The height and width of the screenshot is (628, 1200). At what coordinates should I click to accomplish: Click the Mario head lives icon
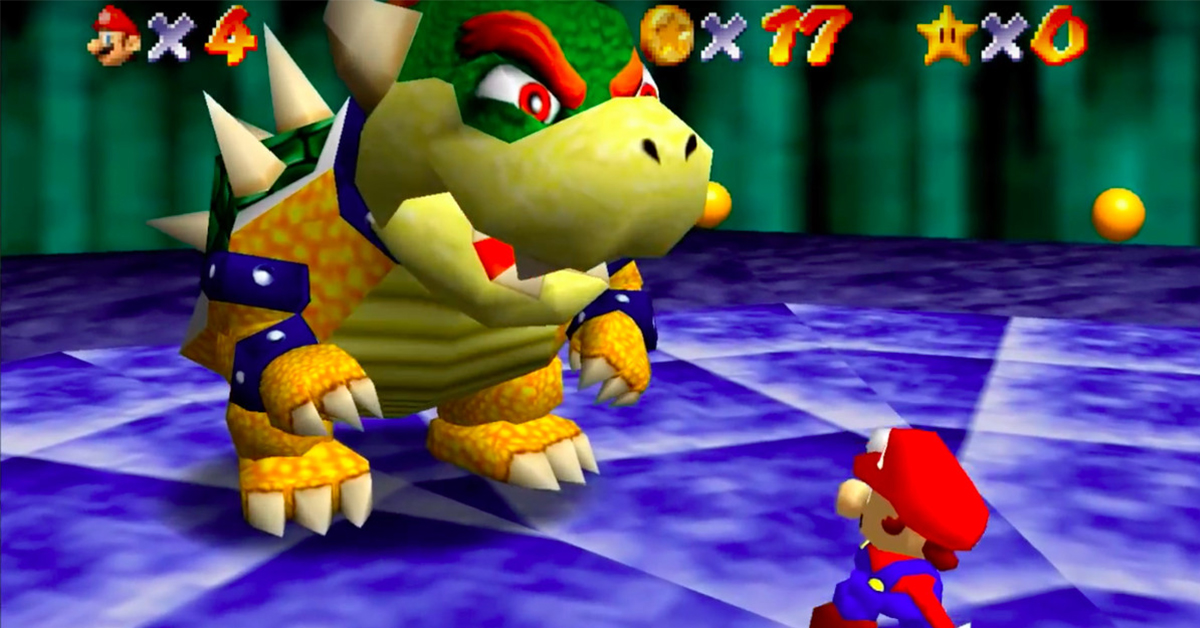[114, 35]
